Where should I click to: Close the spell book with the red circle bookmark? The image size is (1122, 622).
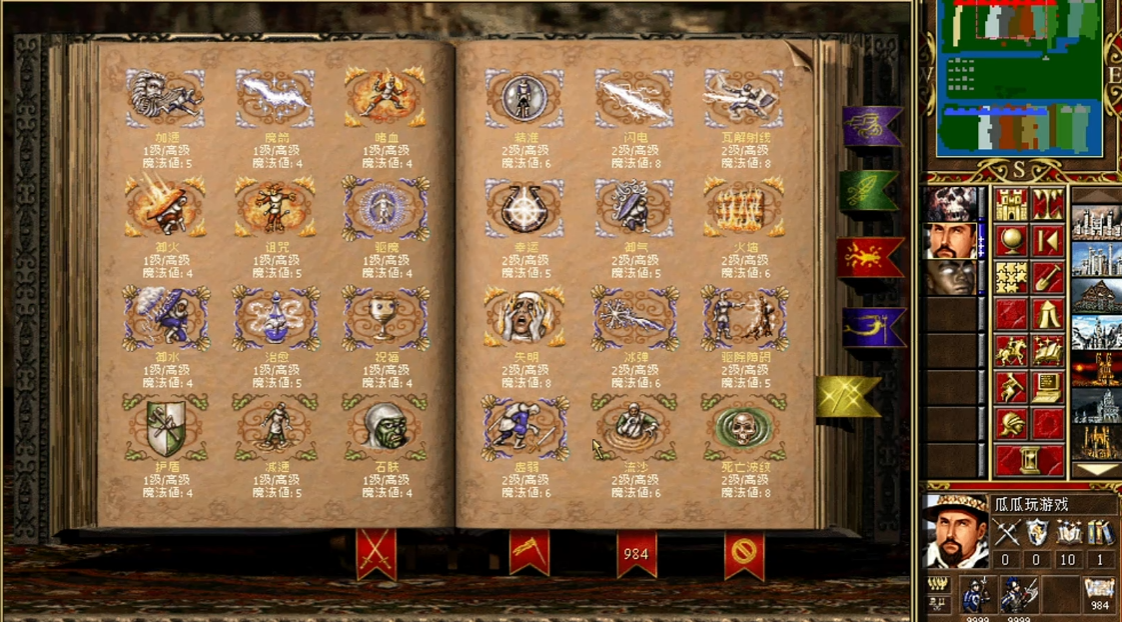click(743, 551)
